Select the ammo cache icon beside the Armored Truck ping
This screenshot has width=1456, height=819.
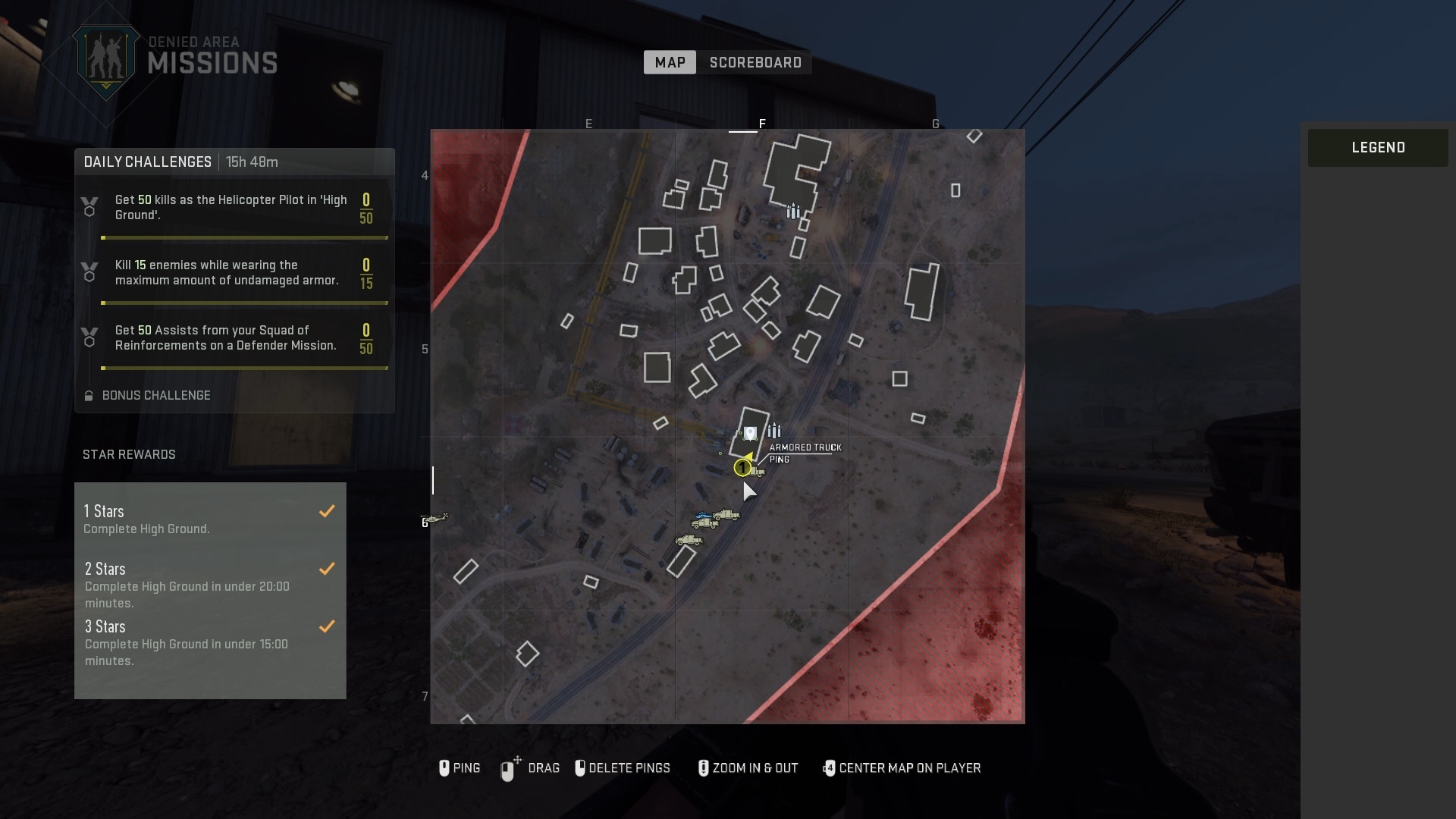pos(775,430)
